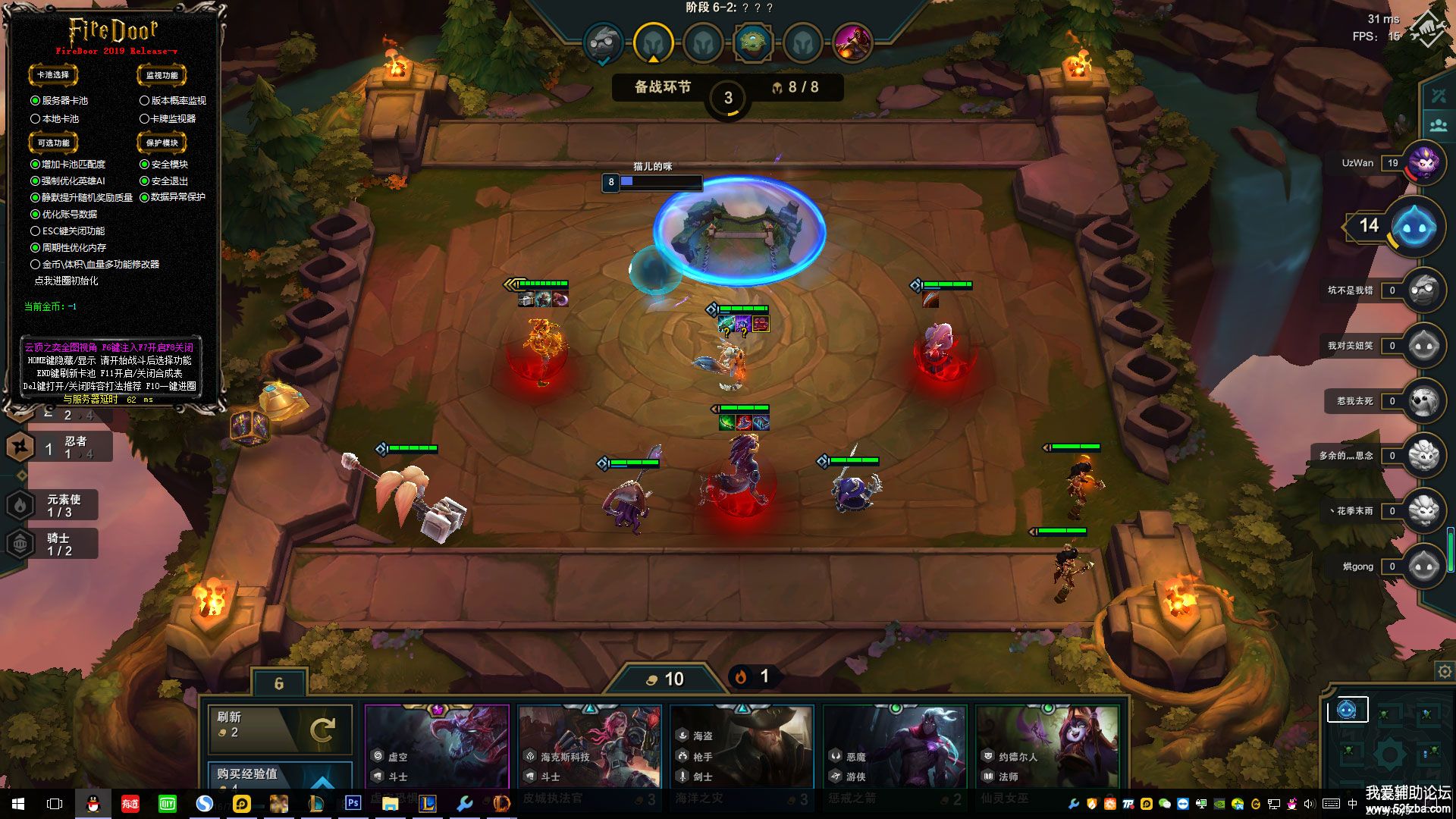Turn on 卡牌监视器 option
Viewport: 1456px width, 819px height.
144,119
